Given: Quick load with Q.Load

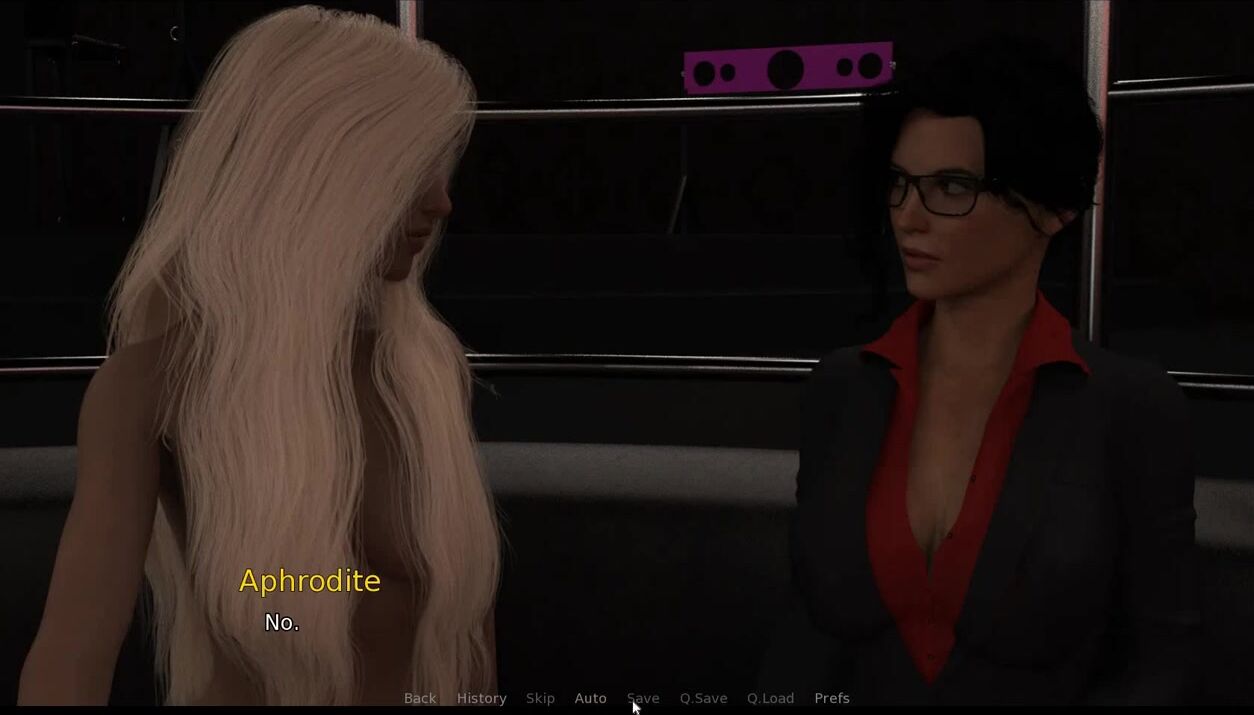Looking at the screenshot, I should (x=770, y=698).
